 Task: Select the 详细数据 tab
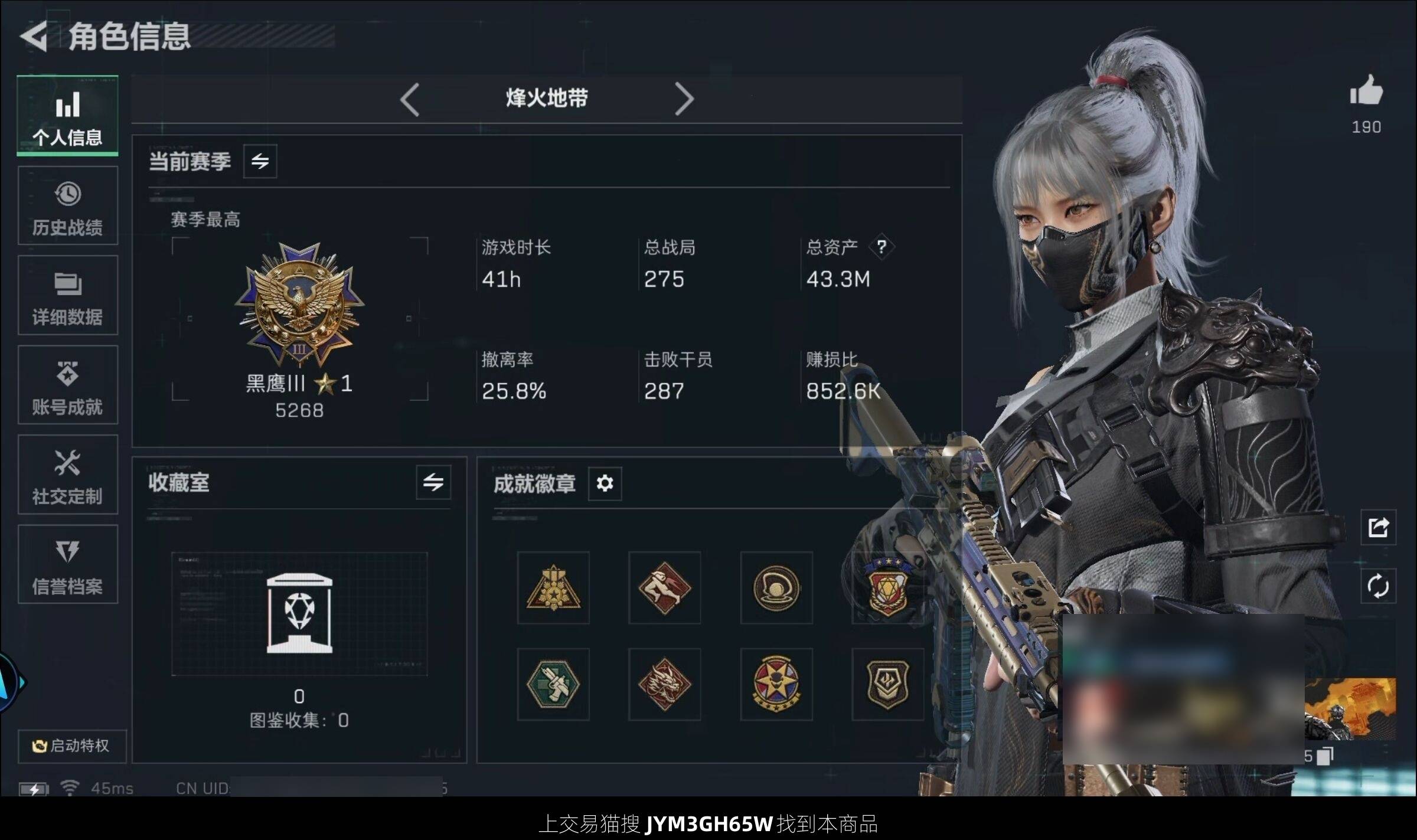point(67,295)
